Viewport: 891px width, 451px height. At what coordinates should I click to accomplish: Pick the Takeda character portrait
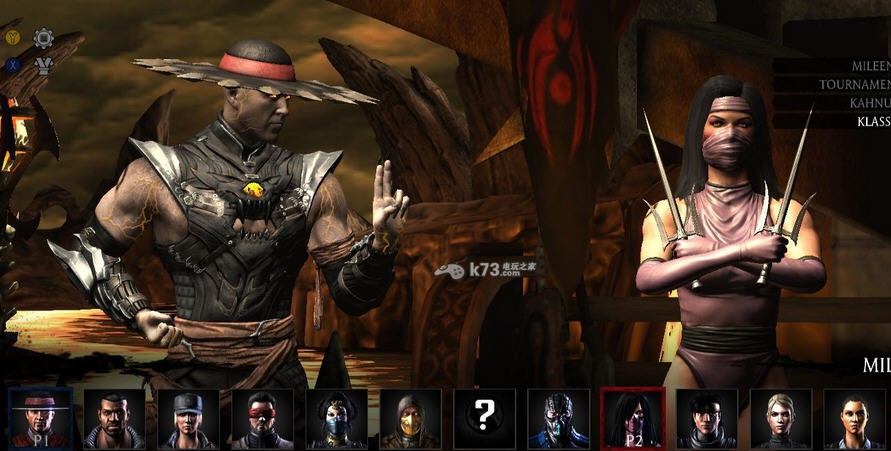707,418
